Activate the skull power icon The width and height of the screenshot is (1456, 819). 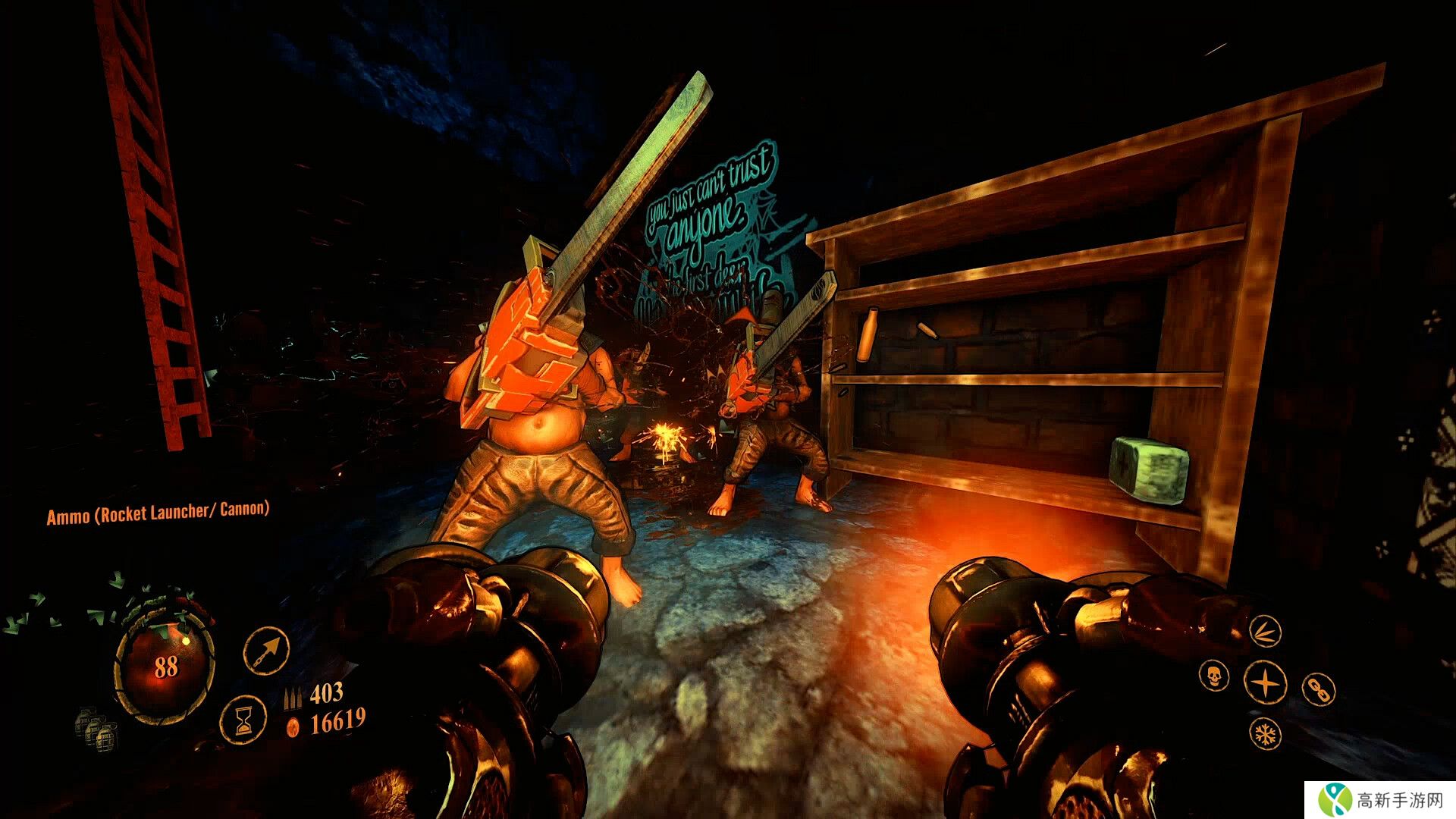1214,674
